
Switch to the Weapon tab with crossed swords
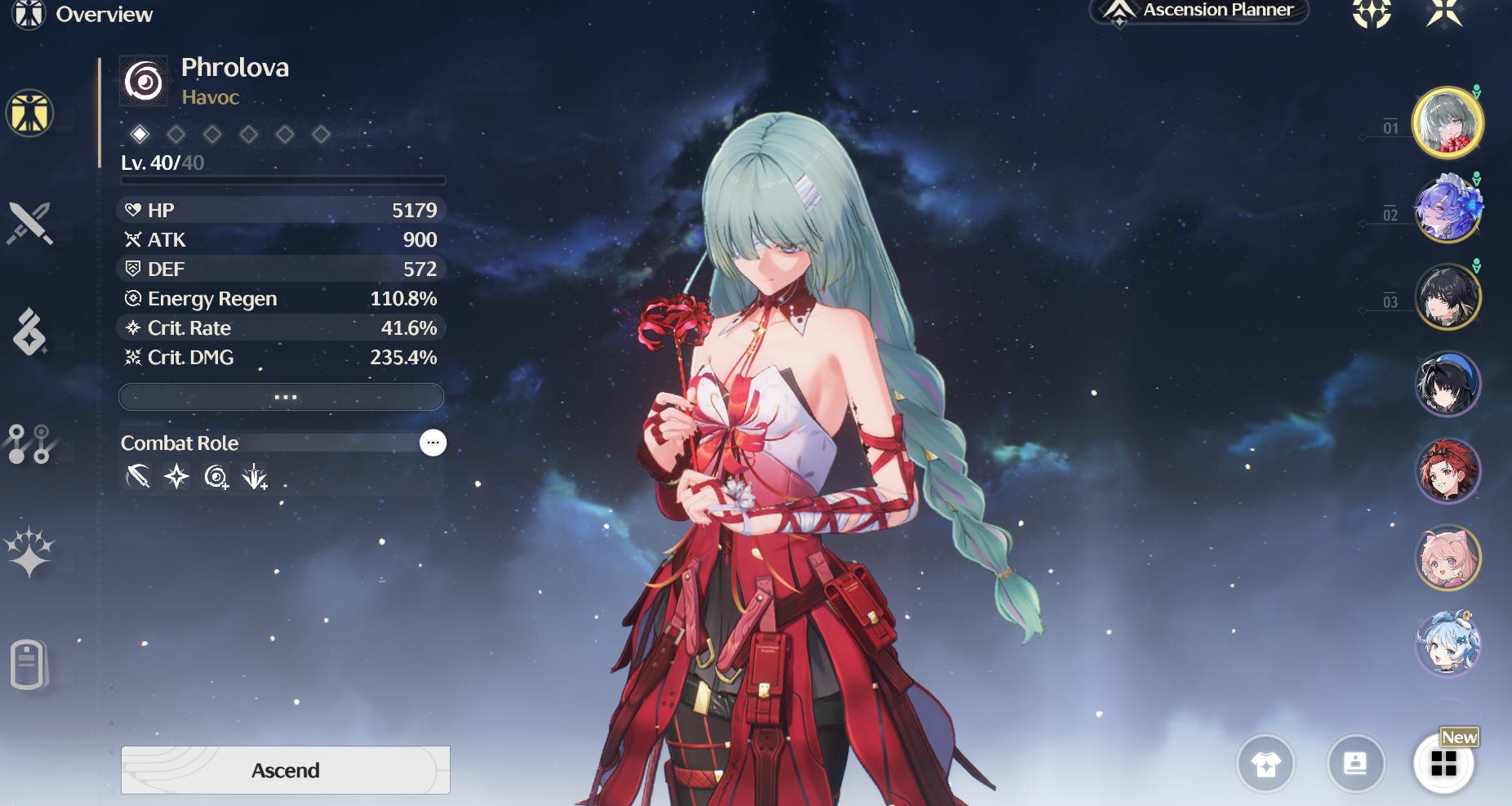coord(29,223)
